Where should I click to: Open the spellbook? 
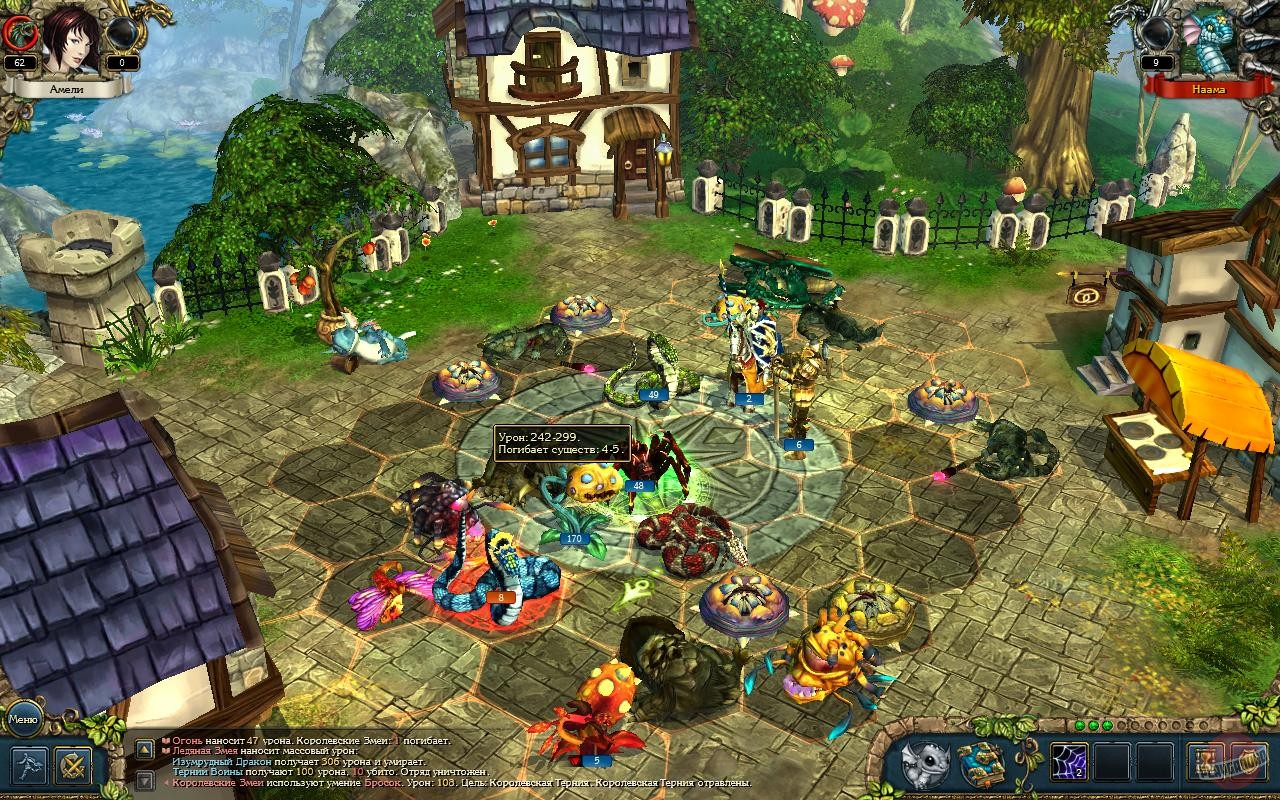pos(980,763)
